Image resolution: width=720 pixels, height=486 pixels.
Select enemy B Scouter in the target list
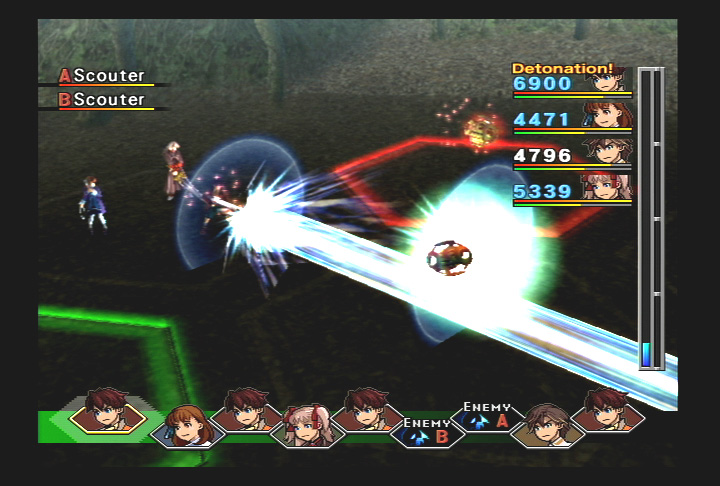point(103,100)
